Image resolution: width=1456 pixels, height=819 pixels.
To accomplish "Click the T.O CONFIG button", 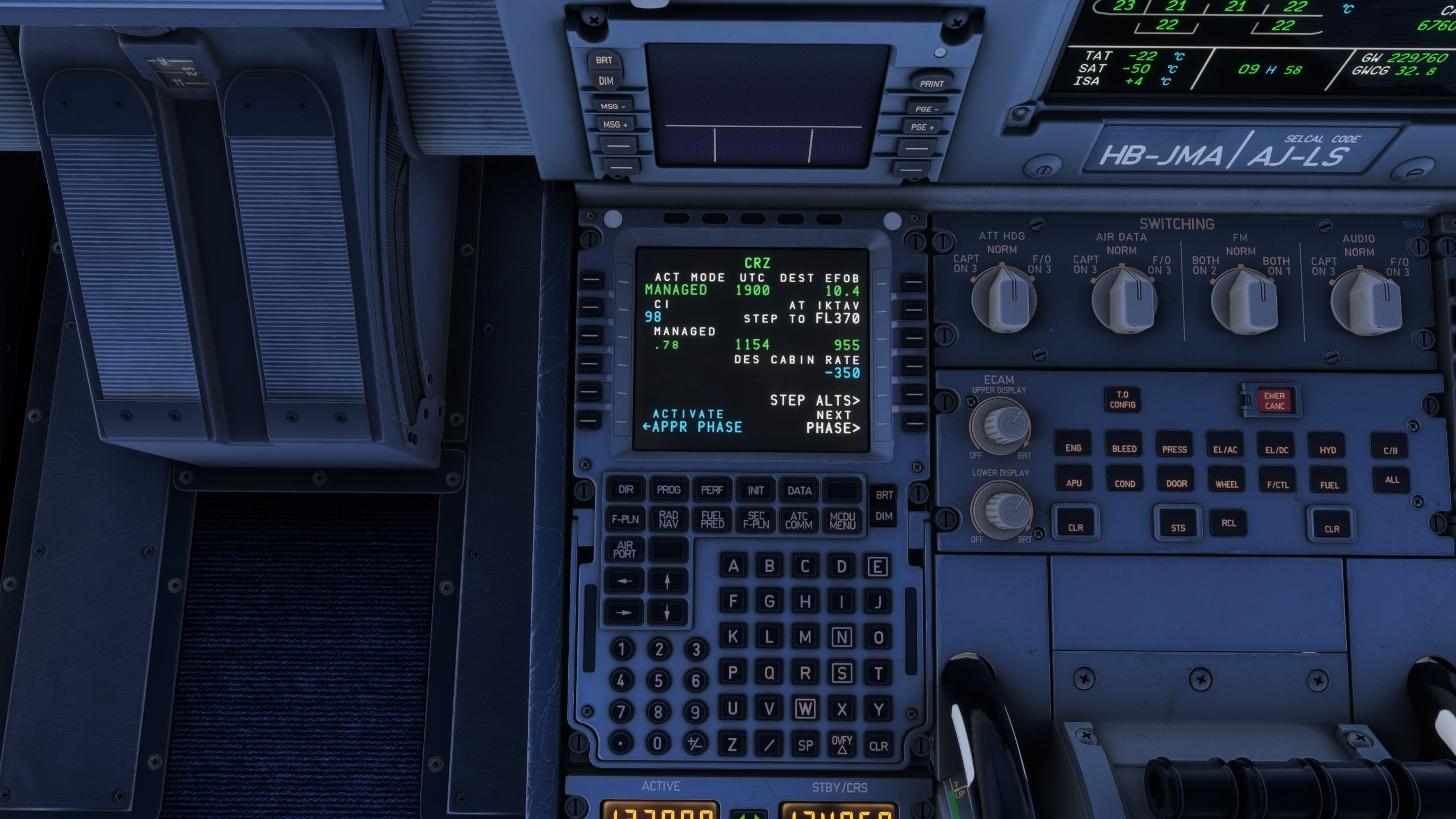I will coord(1122,399).
